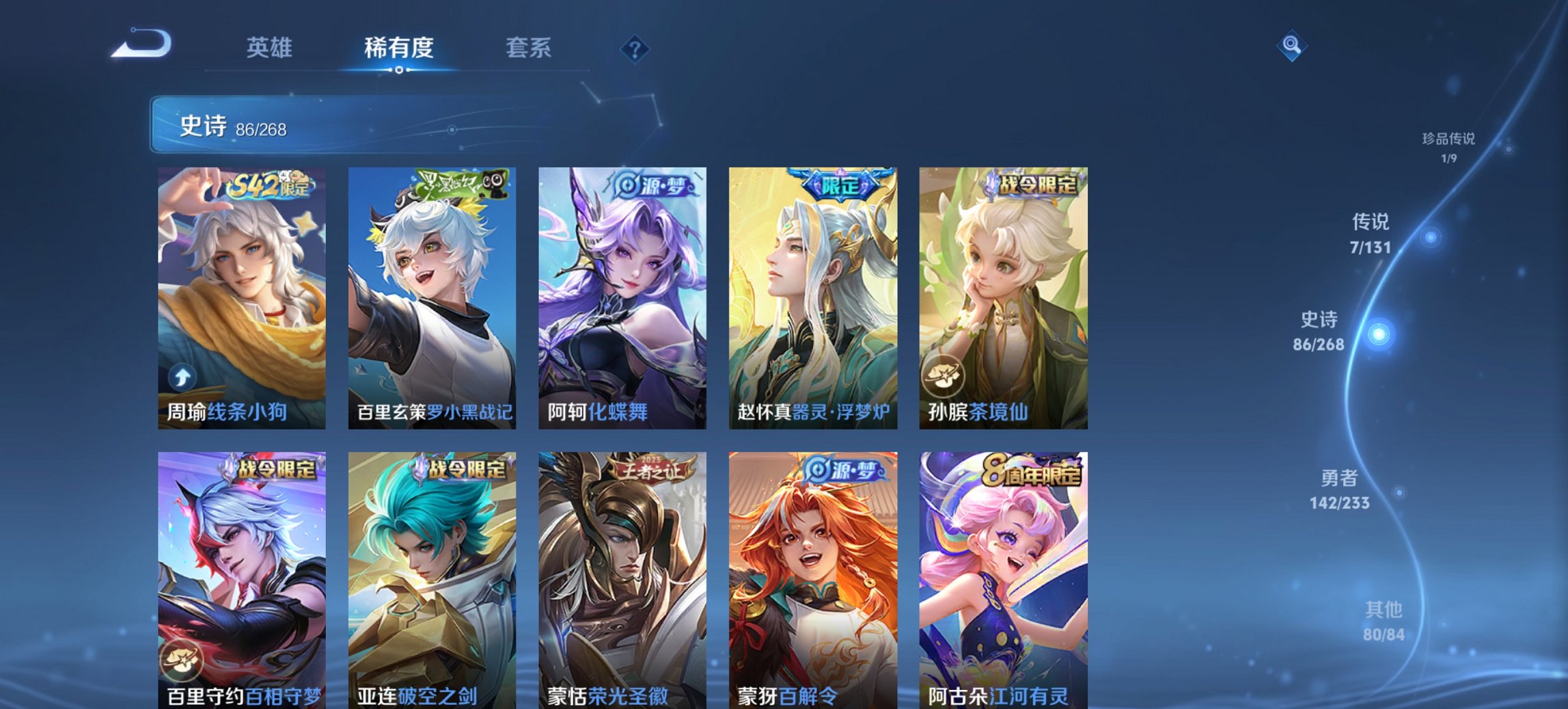Switch to the 套系 tab
The width and height of the screenshot is (1568, 709).
click(529, 48)
